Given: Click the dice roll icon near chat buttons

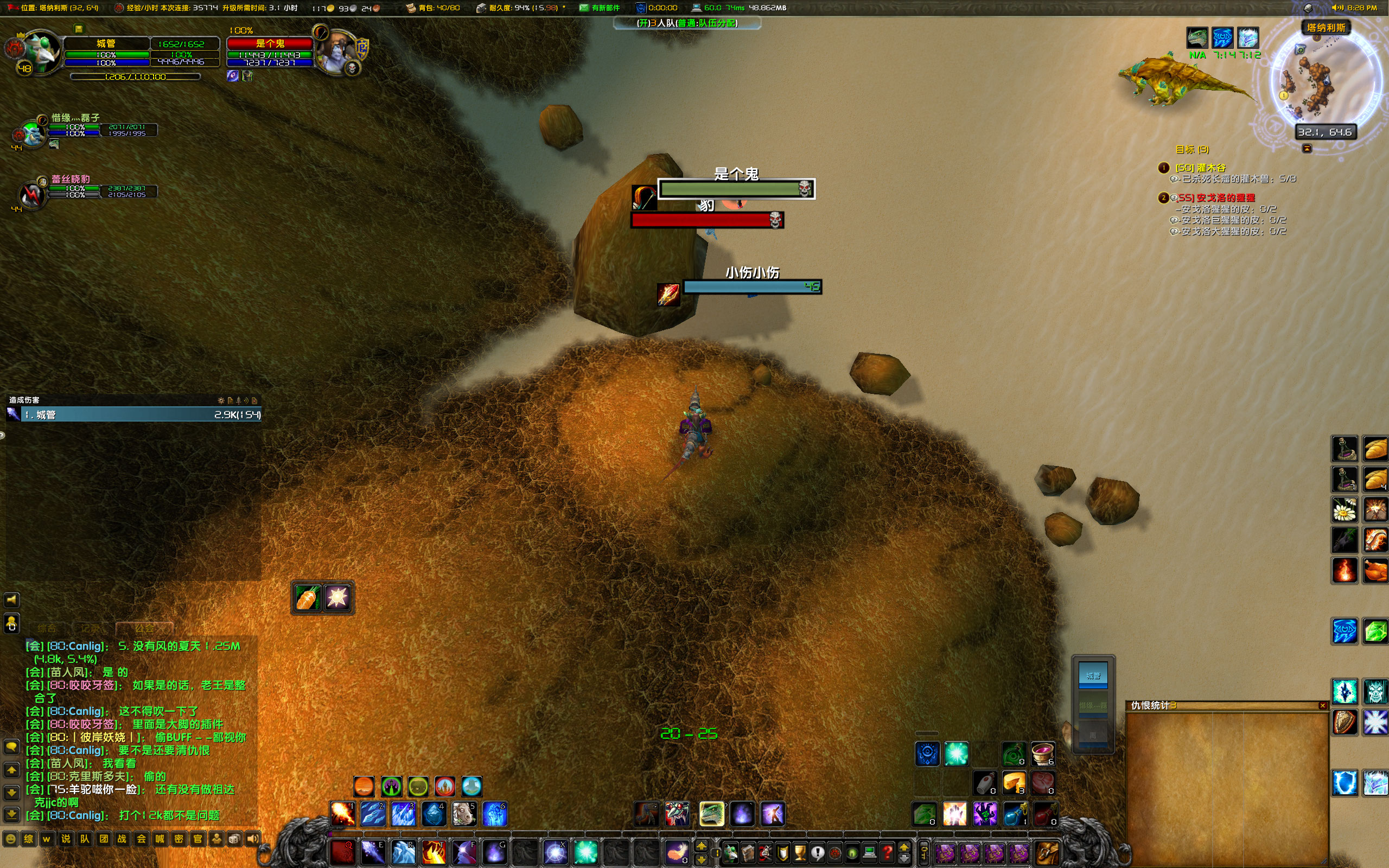Looking at the screenshot, I should point(235,838).
